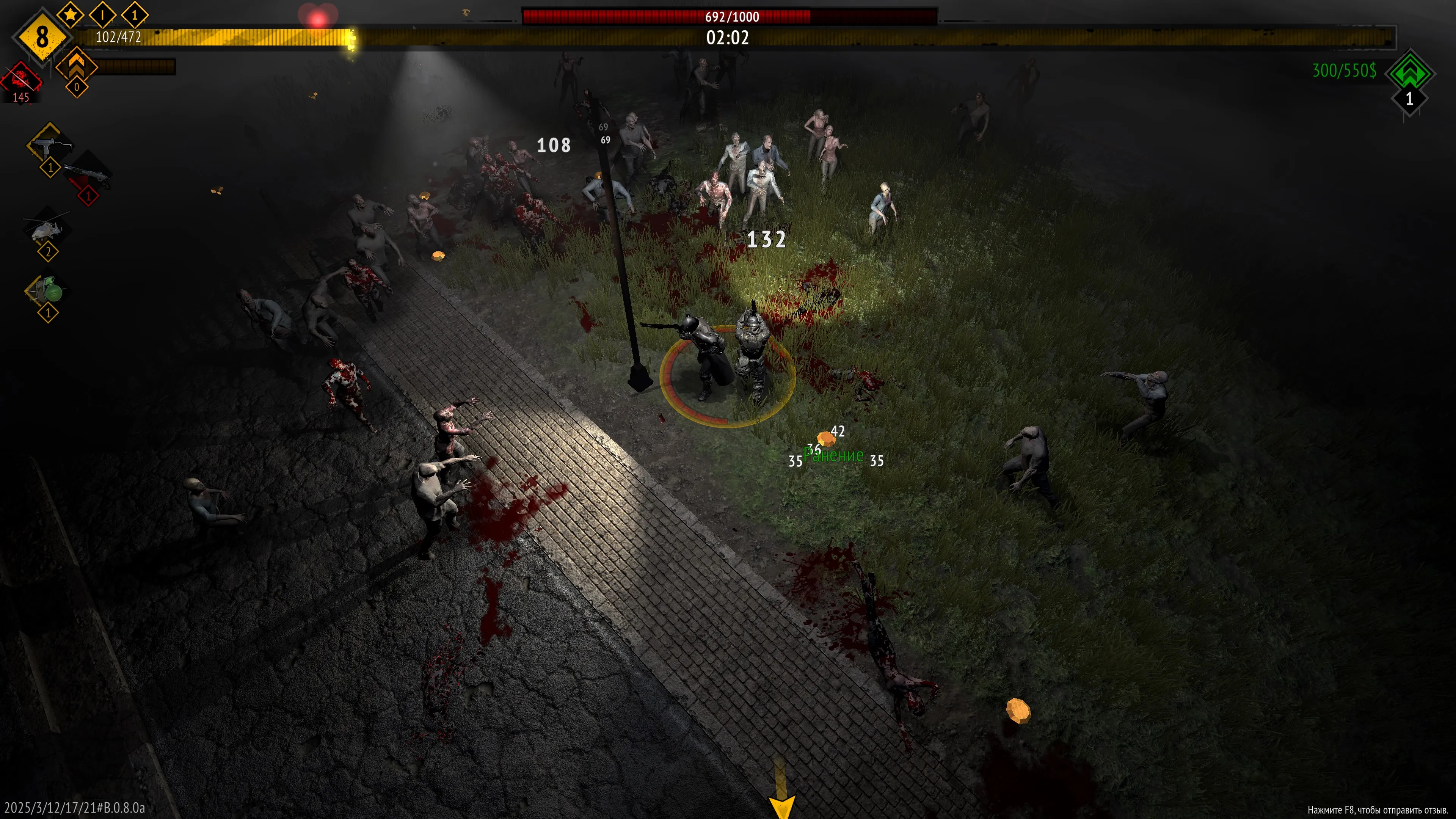Viewport: 1456px width, 819px height.
Task: Click the green money upgrade chevron icon
Action: pos(1409,72)
